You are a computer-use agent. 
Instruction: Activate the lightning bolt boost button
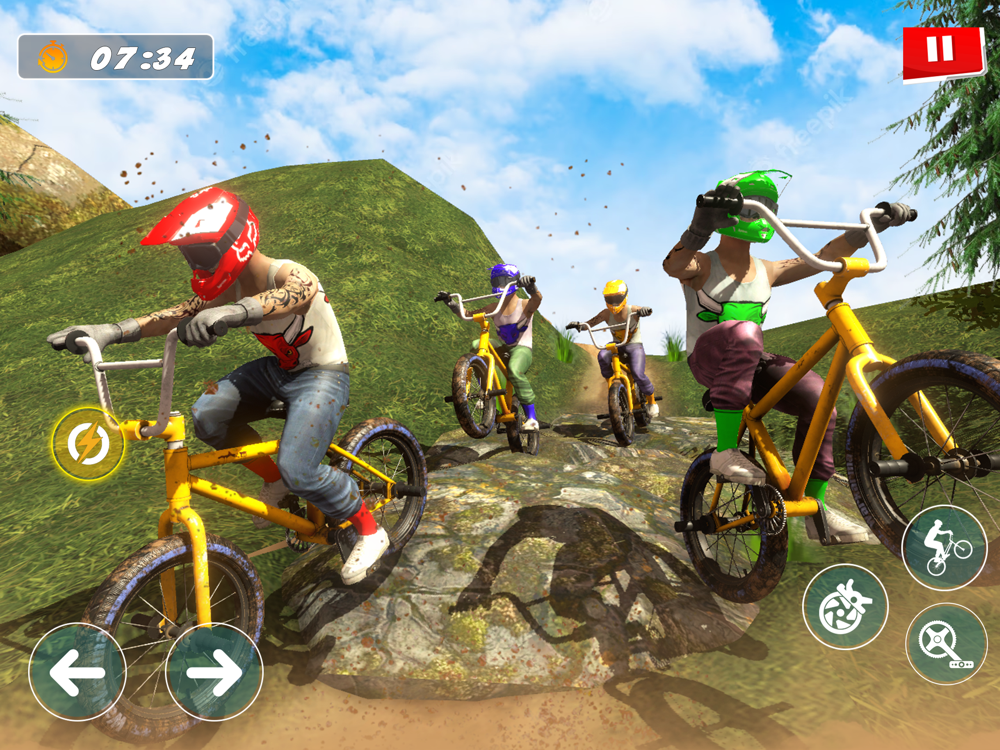coord(88,444)
